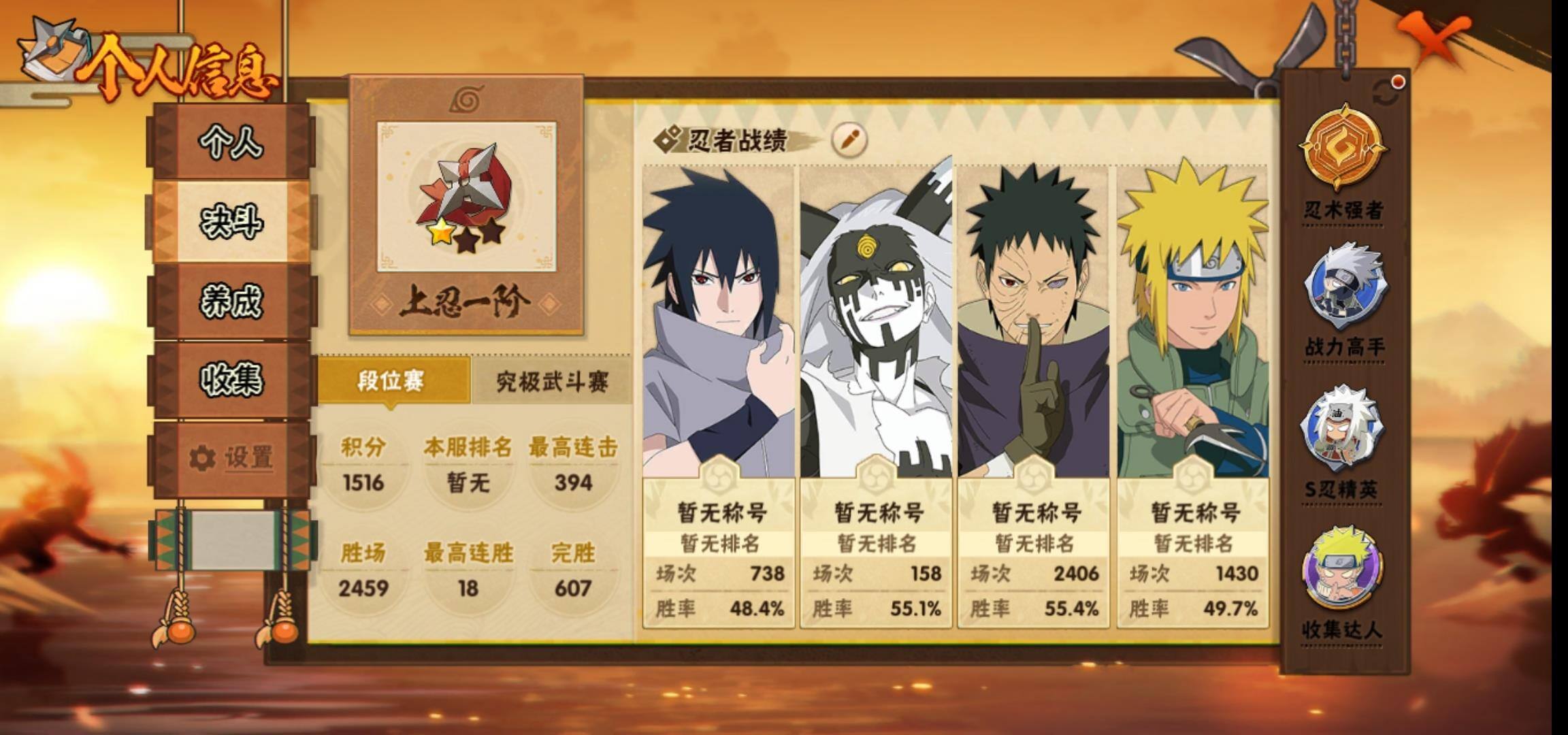Open the 个人 personal info tab

coord(231,143)
